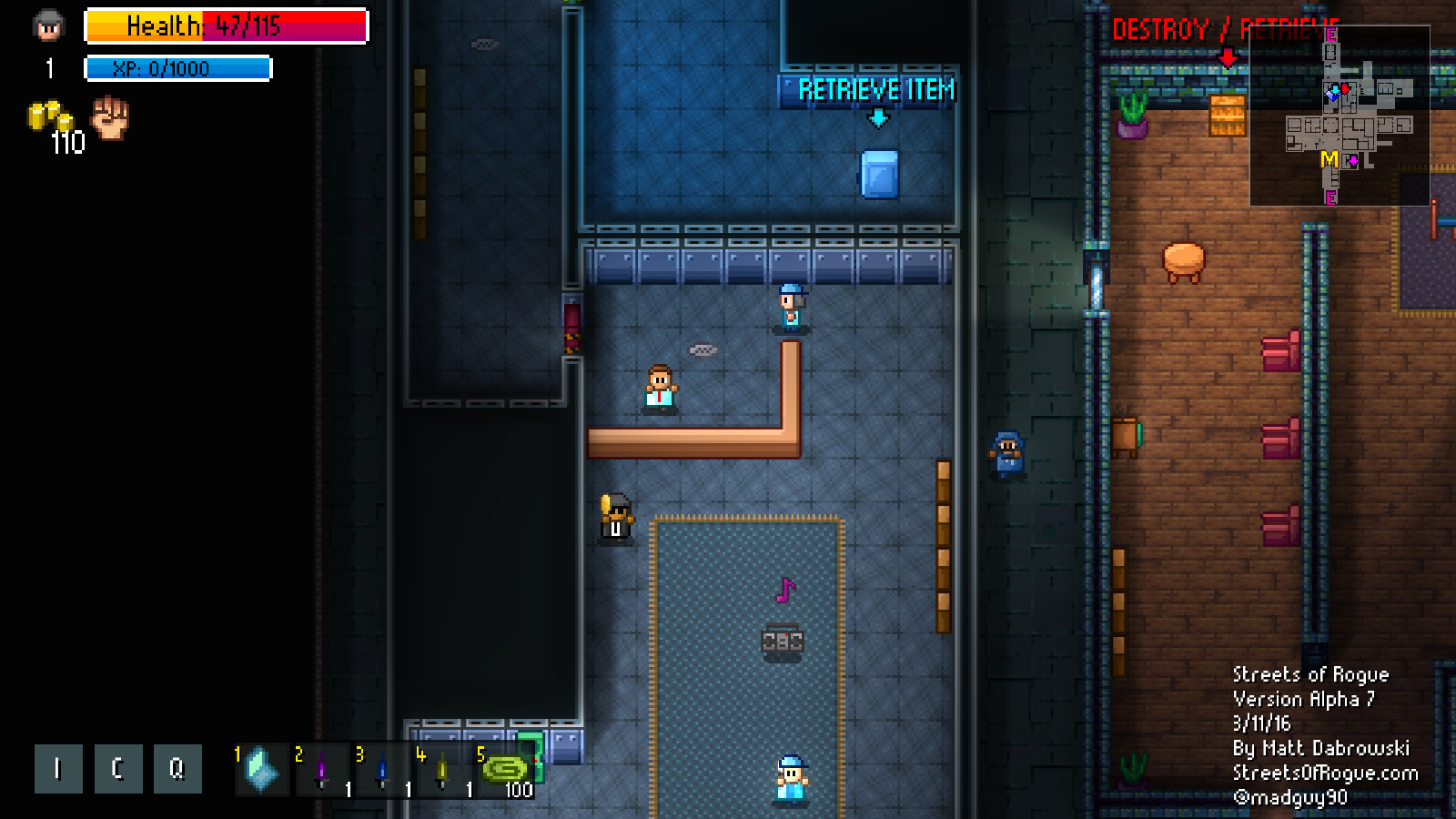1456x819 pixels.
Task: Click the Health bar showing 47/115
Action: (x=225, y=27)
